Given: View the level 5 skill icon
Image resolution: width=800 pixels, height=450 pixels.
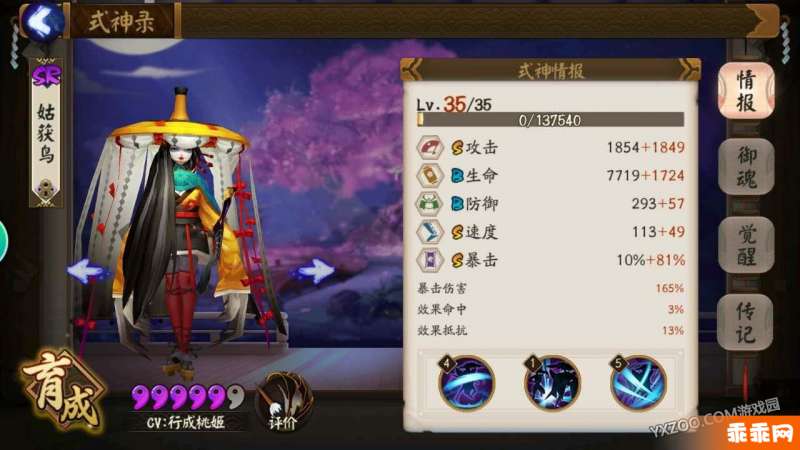Looking at the screenshot, I should (x=638, y=382).
